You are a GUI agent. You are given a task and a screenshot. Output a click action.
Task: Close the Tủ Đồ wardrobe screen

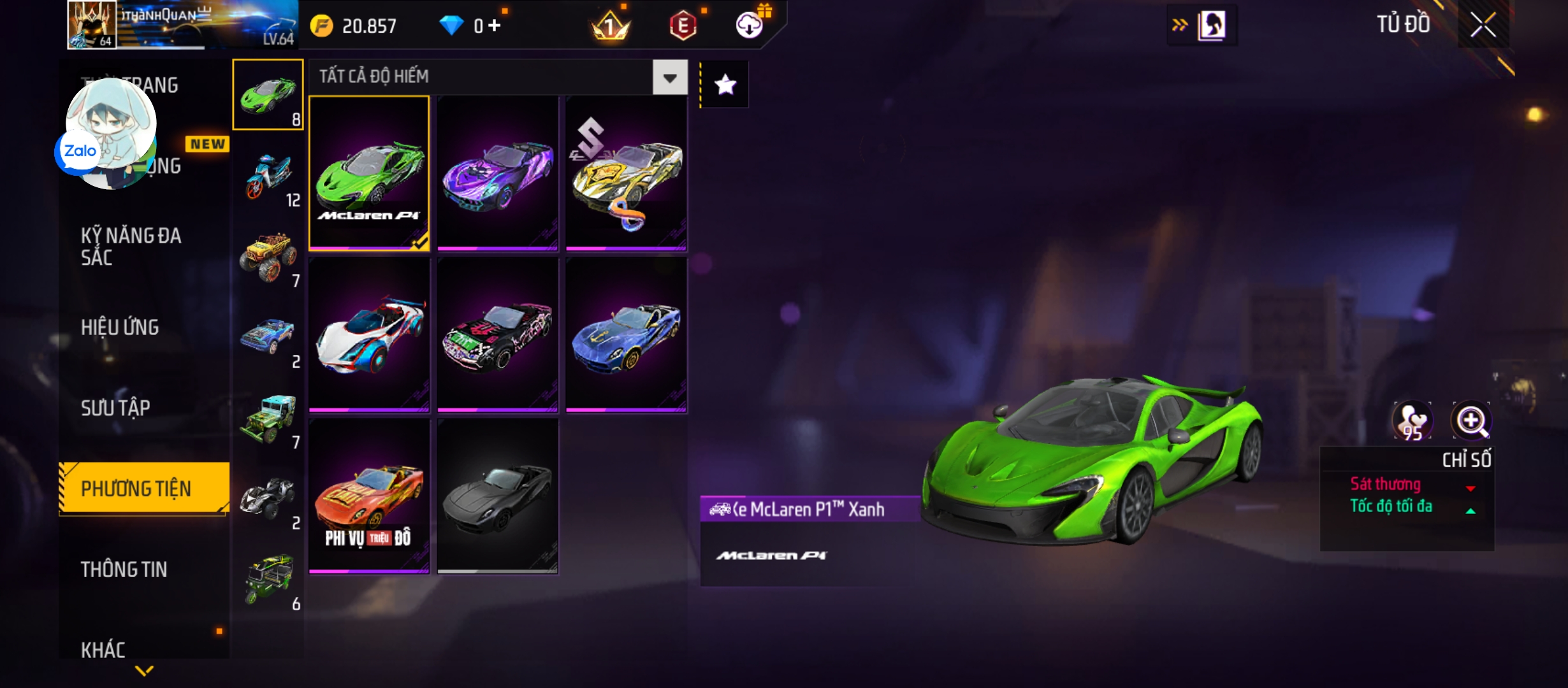click(1483, 26)
